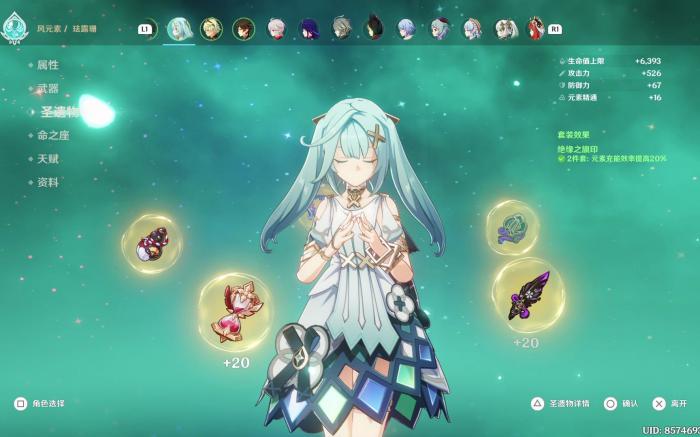Viewport: 700px width, 437px height.
Task: Open the 资料 profile menu entry
Action: pyautogui.click(x=48, y=183)
